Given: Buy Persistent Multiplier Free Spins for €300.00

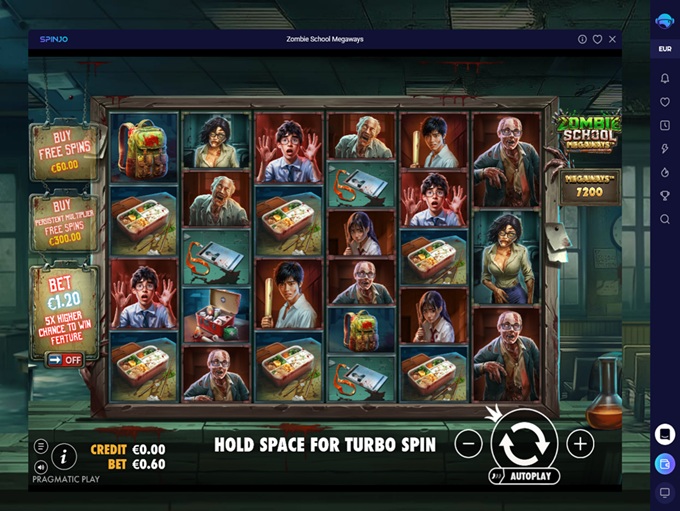Looking at the screenshot, I should (x=64, y=222).
